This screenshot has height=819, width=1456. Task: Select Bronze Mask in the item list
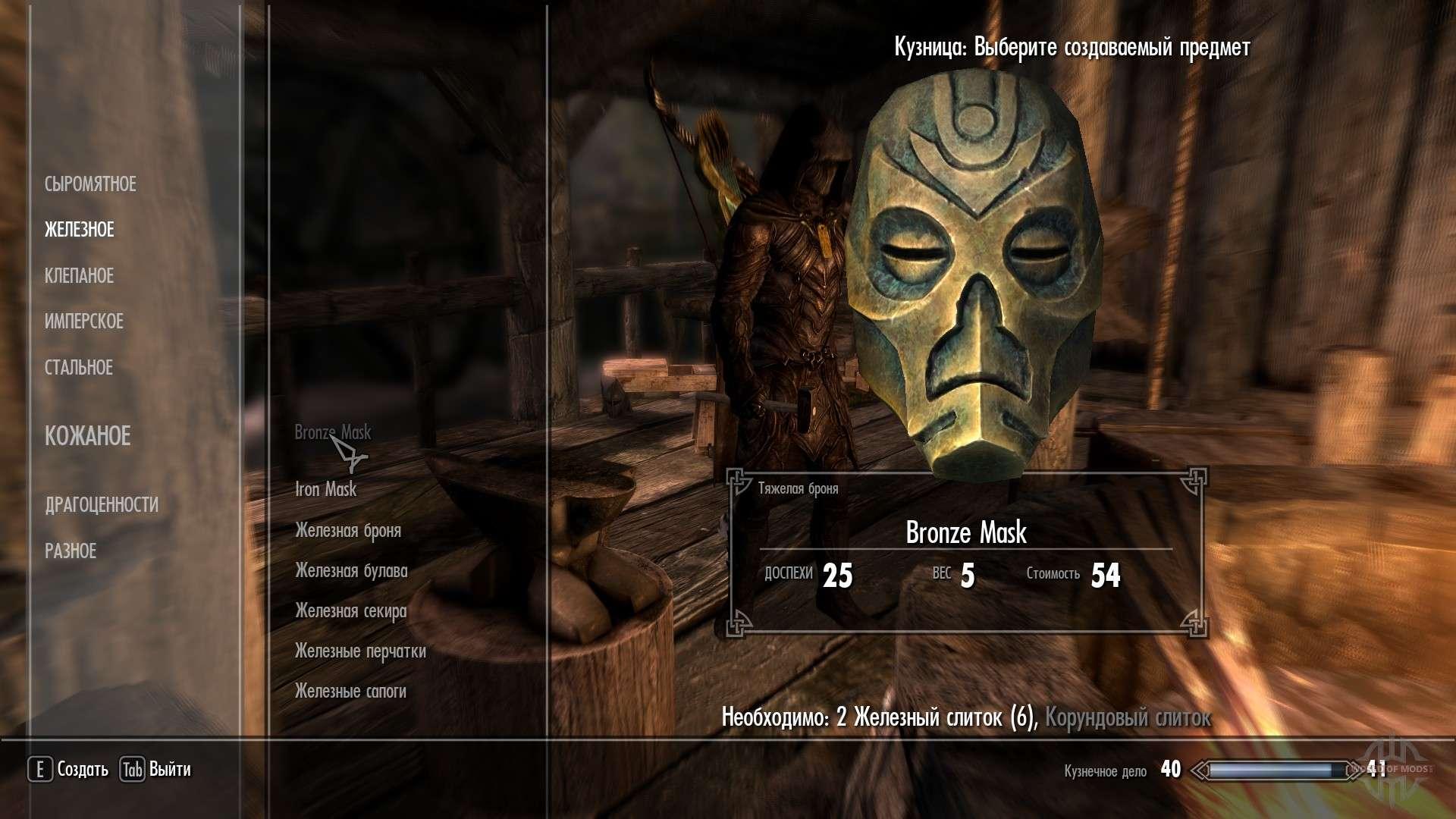tap(333, 432)
